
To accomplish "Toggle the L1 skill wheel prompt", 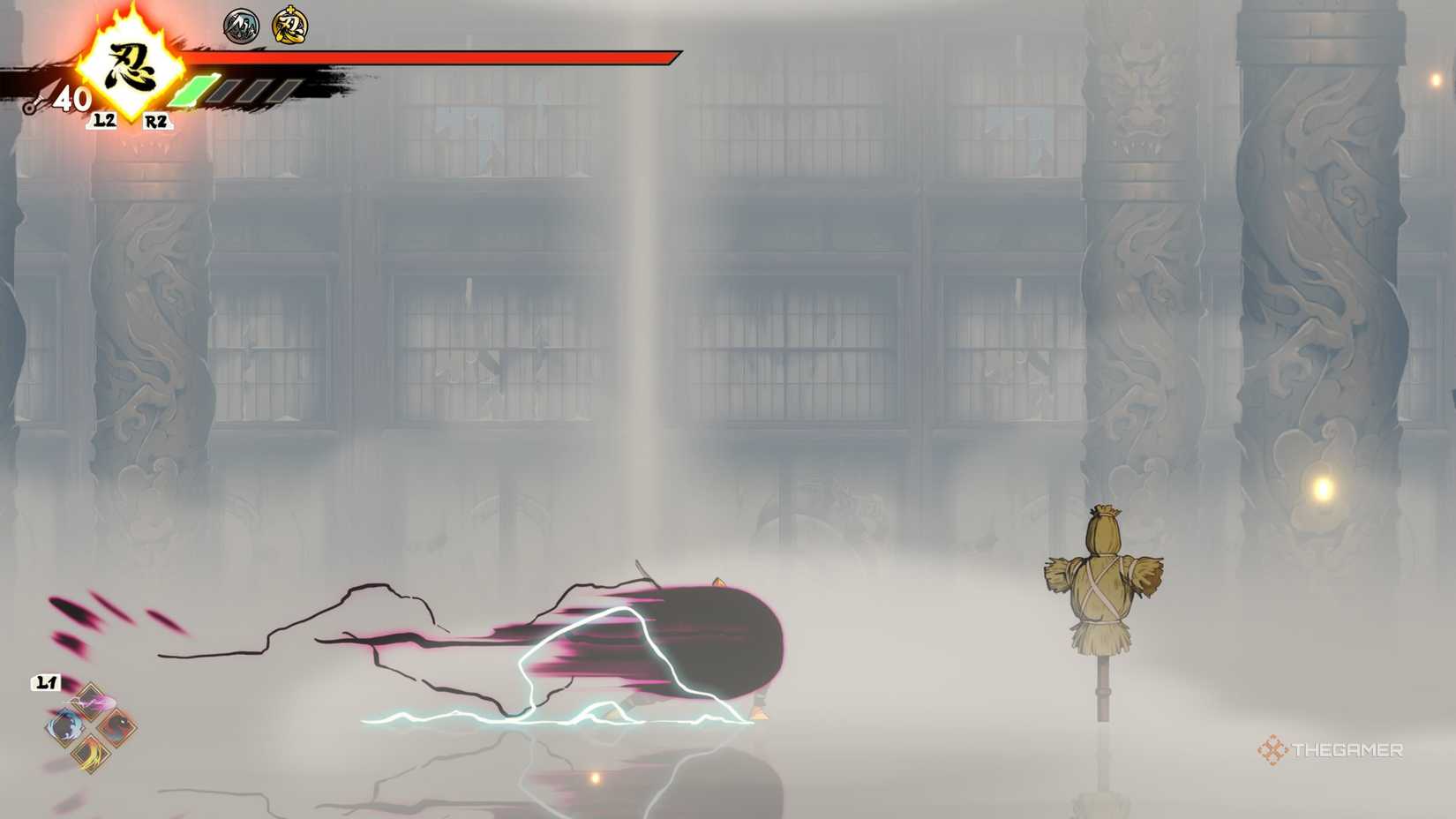I will click(x=47, y=681).
